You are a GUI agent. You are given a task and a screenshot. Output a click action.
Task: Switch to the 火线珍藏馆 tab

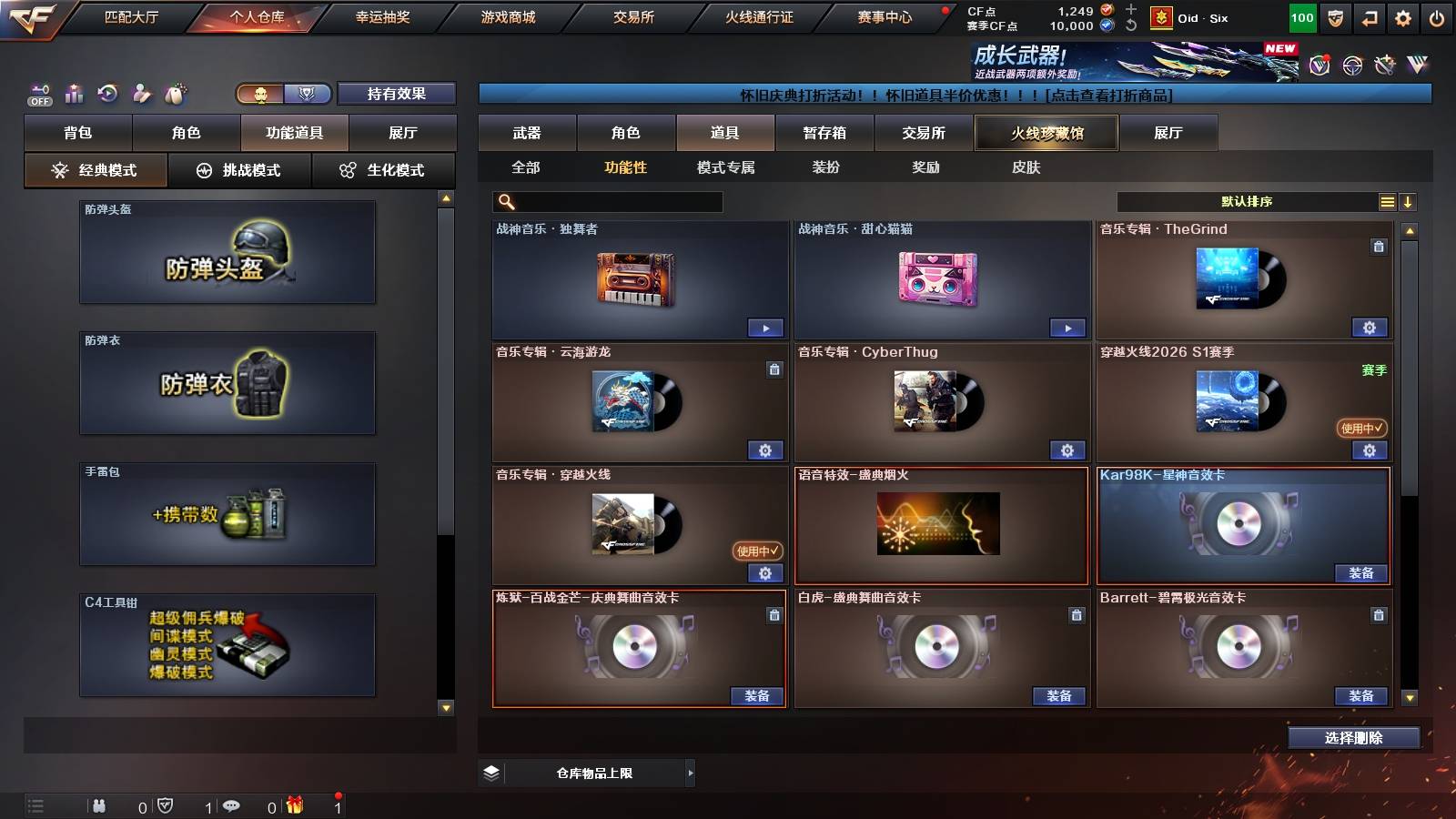click(x=1046, y=133)
